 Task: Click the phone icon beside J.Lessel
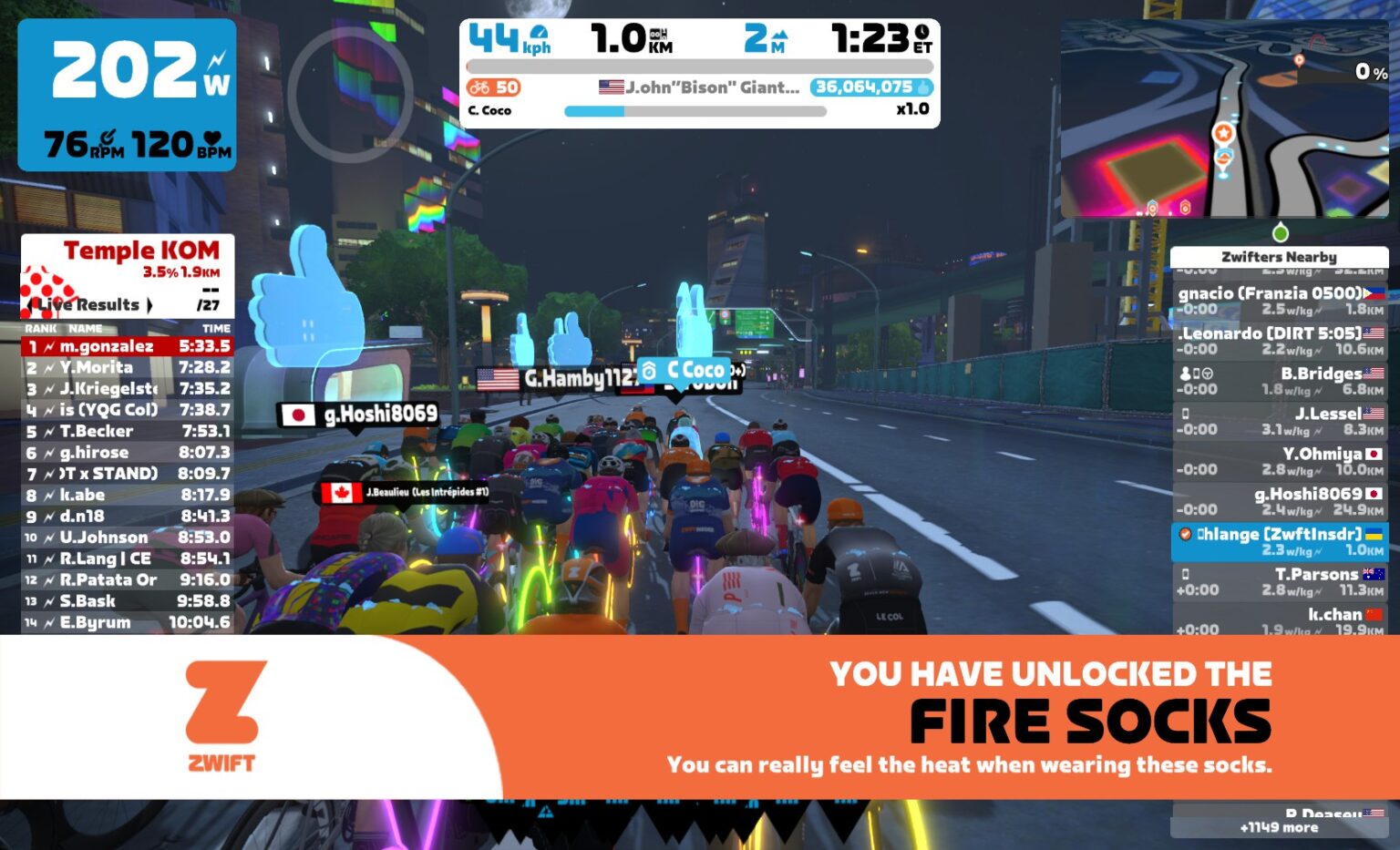1185,414
